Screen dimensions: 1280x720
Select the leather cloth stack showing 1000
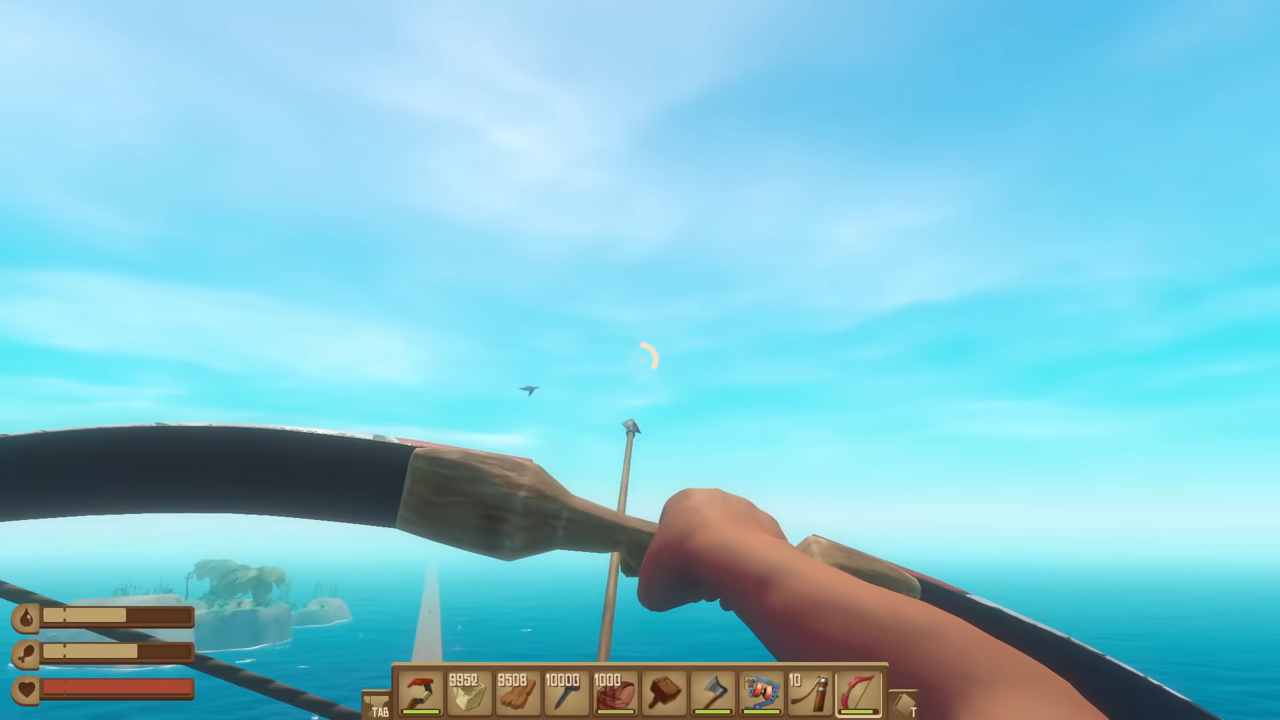(612, 692)
